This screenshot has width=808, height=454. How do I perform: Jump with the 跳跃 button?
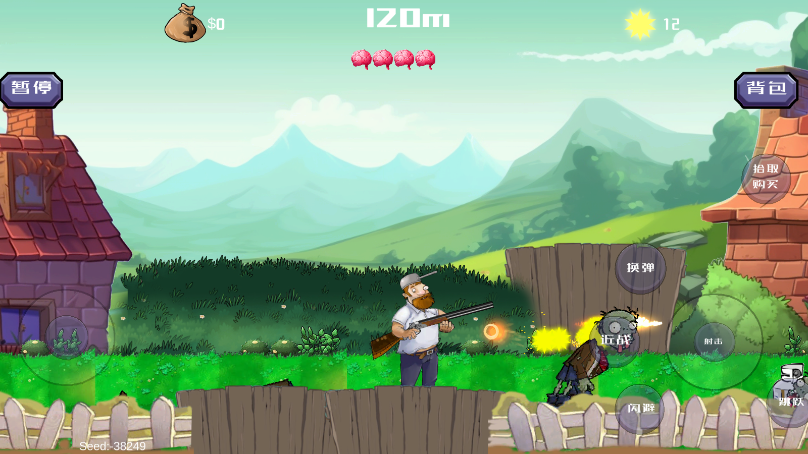(x=790, y=400)
